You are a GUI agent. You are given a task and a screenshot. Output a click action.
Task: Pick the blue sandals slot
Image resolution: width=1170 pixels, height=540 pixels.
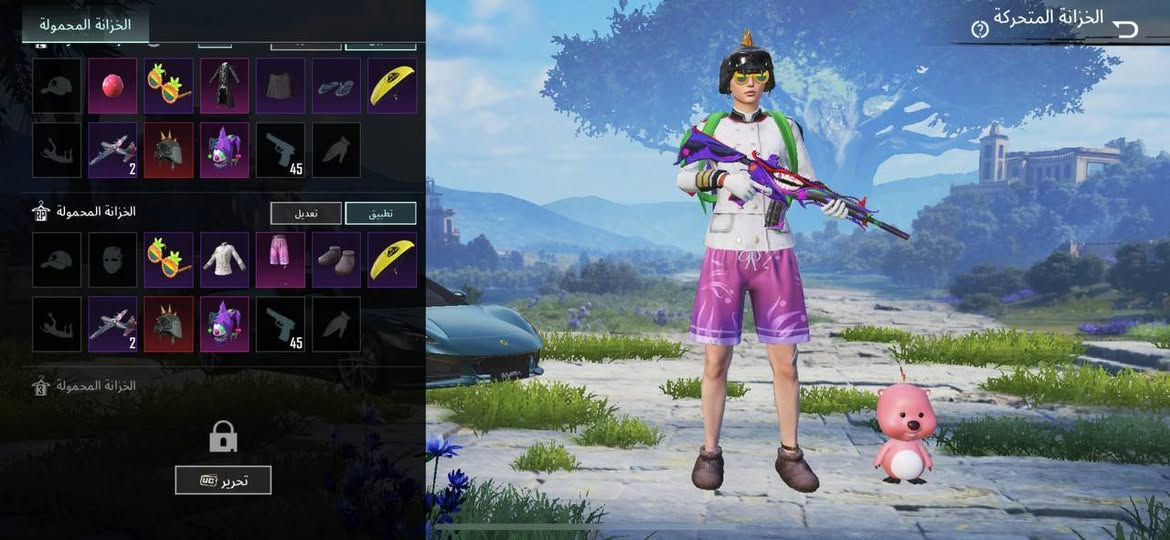click(x=336, y=85)
